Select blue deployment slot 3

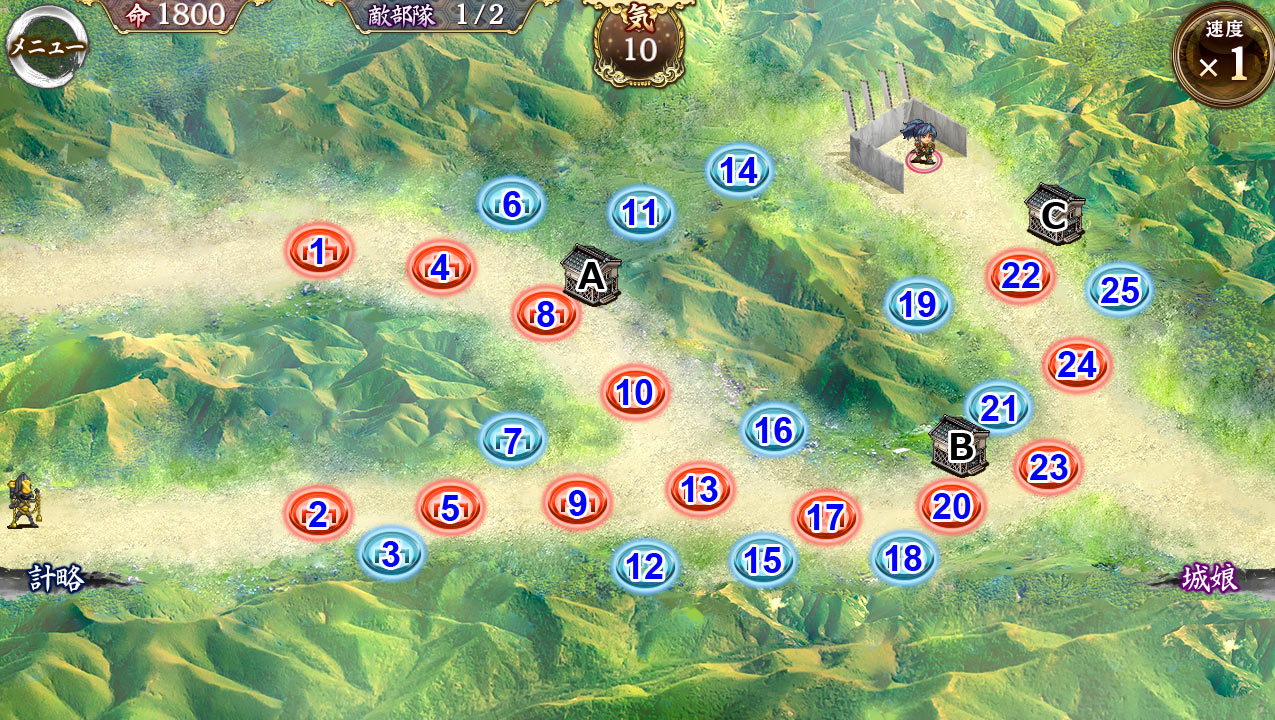click(x=391, y=554)
